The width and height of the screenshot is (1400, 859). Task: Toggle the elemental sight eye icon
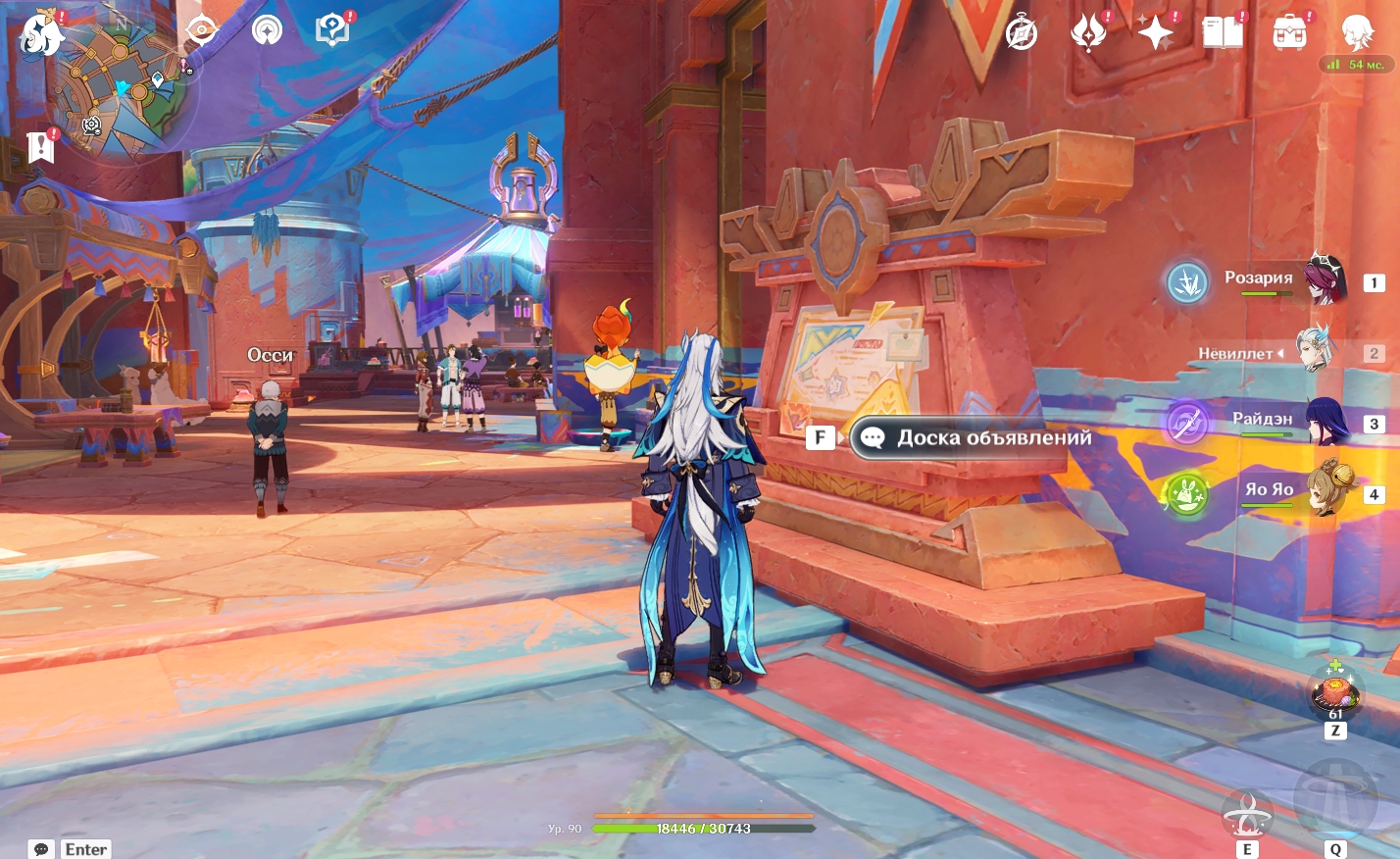(201, 30)
